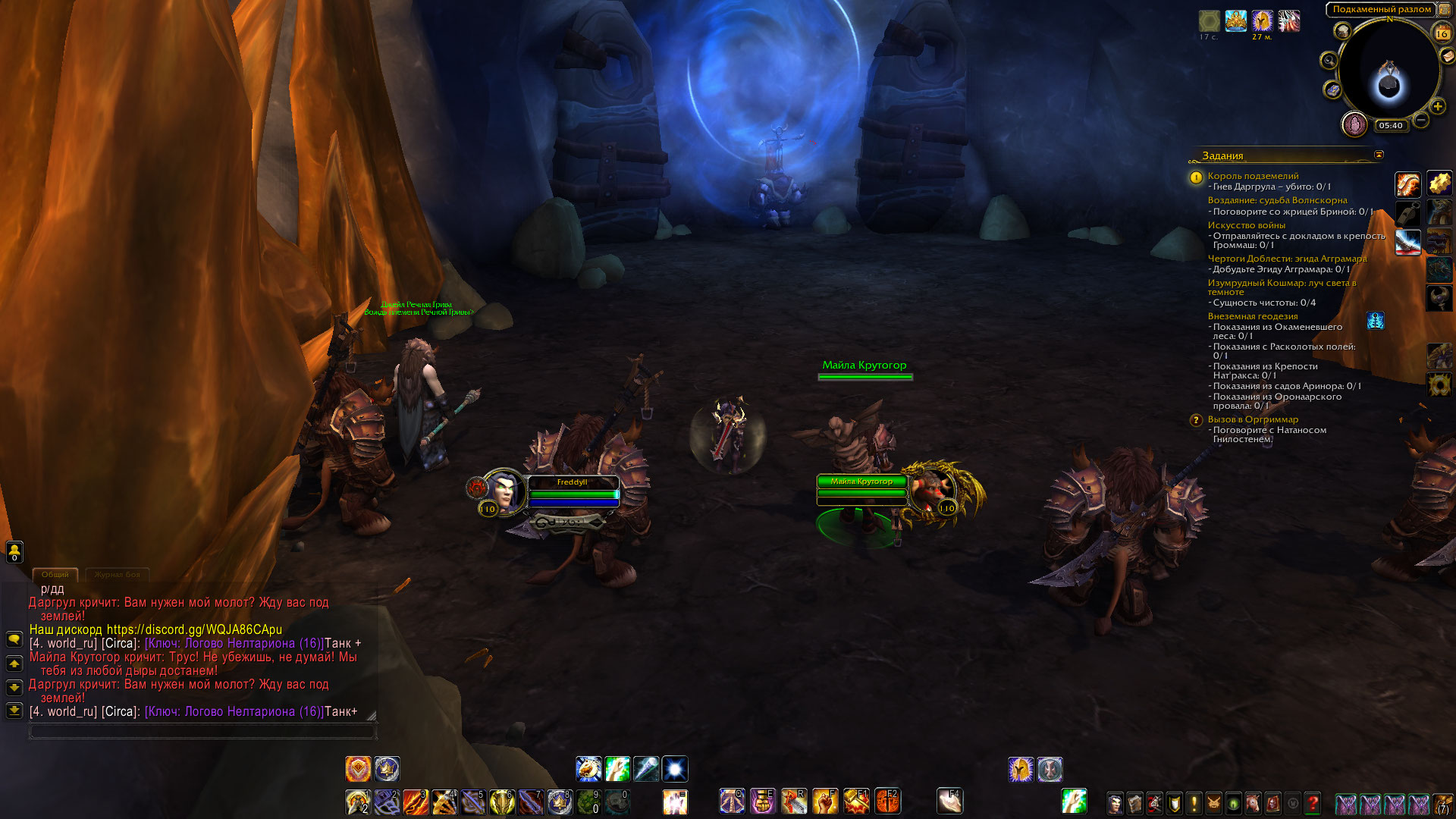Click the minimap zoom-in plus button

click(x=1437, y=107)
